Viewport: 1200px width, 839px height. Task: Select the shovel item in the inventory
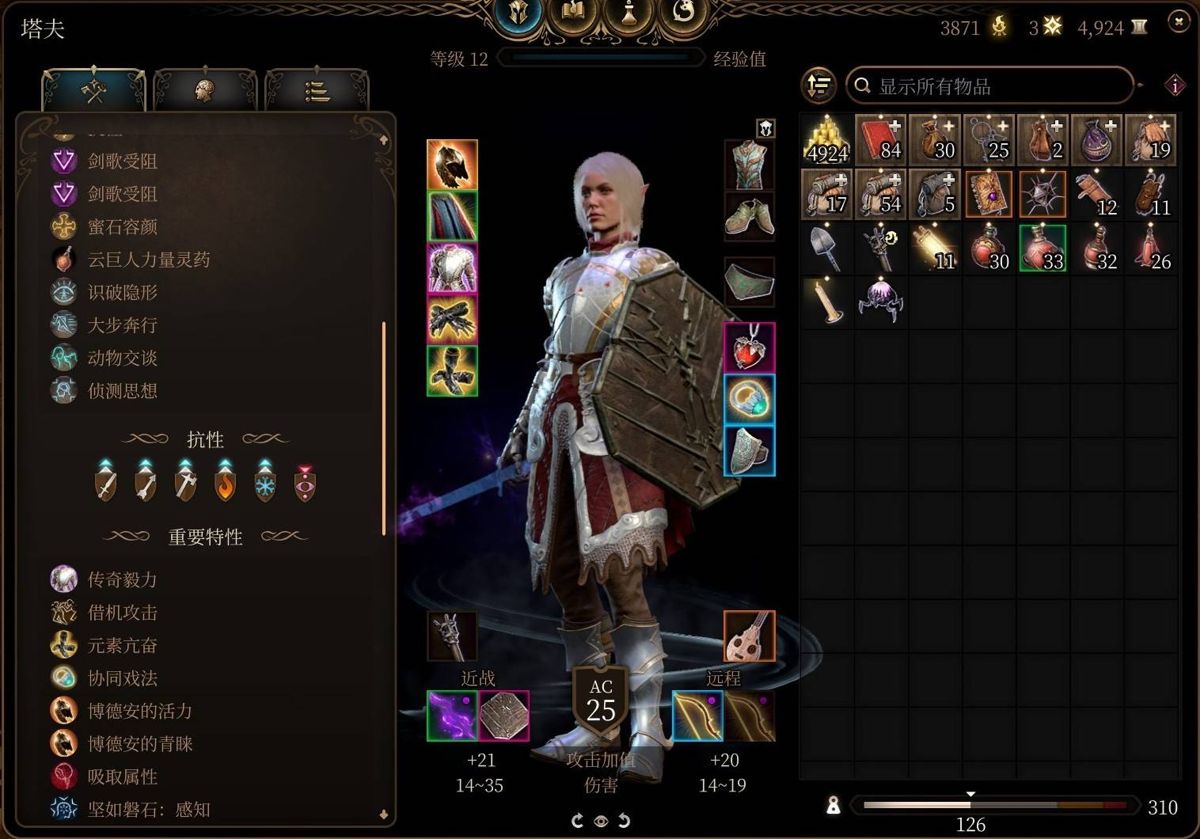point(825,248)
